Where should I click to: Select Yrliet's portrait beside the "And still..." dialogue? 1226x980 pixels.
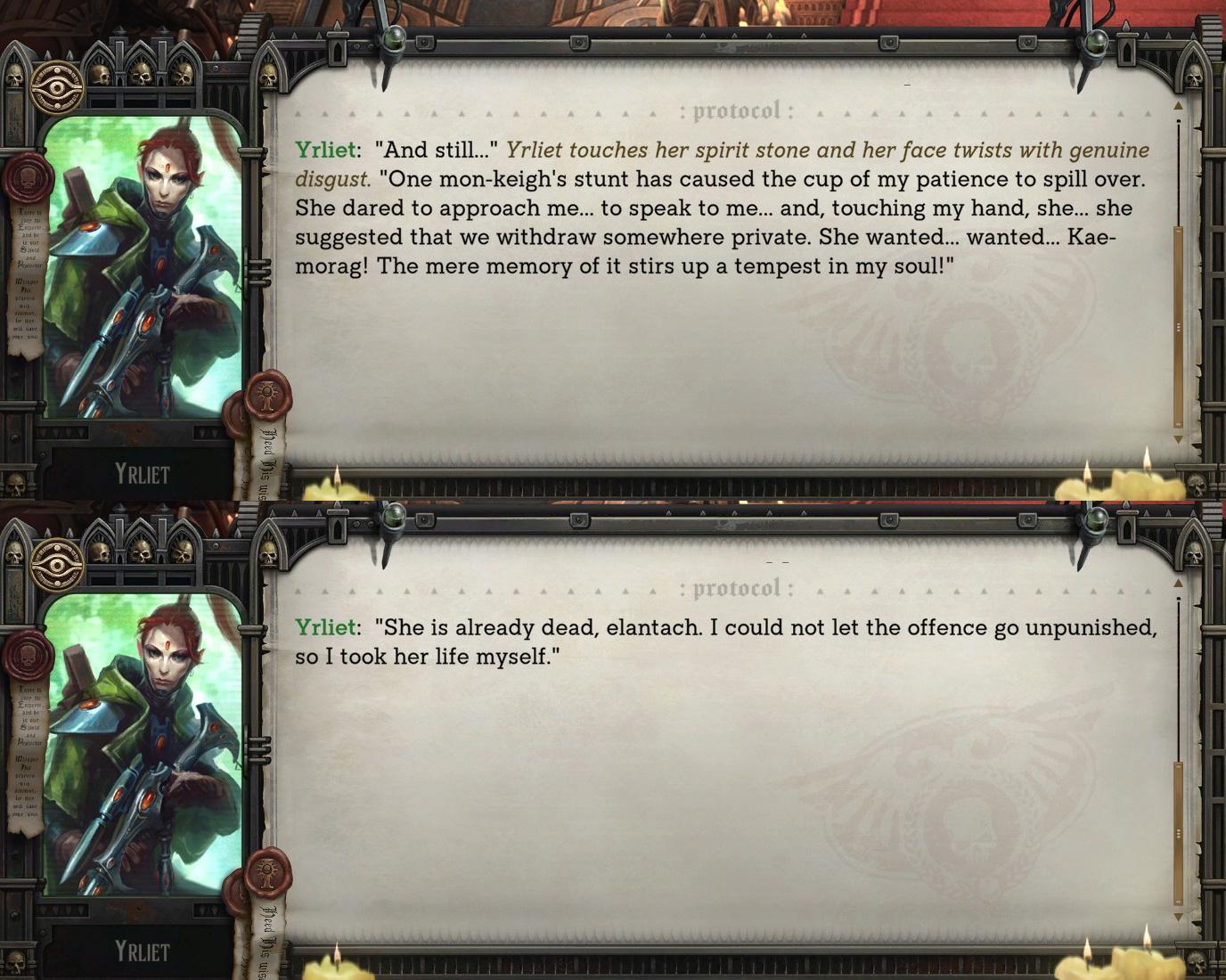click(x=143, y=267)
